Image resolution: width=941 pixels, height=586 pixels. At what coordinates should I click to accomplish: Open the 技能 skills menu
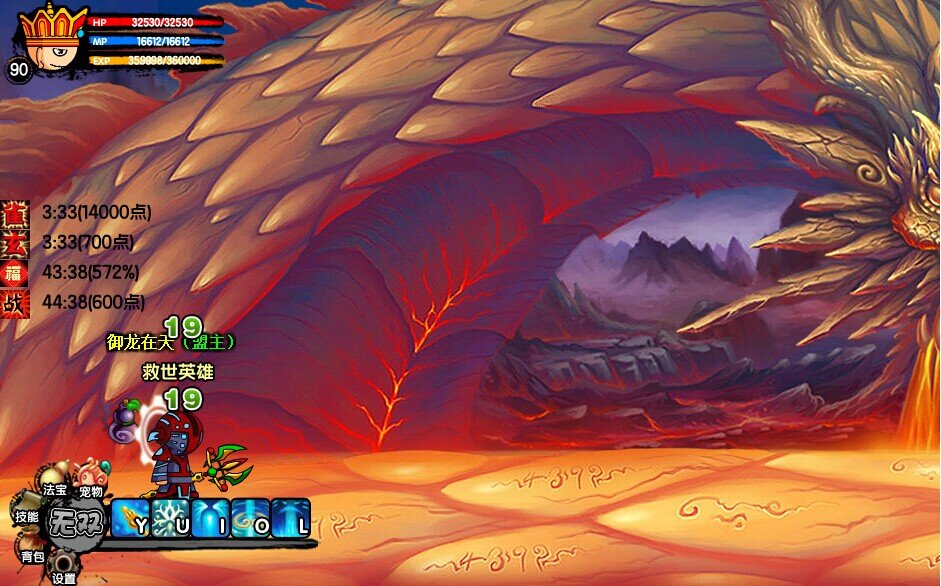click(x=27, y=516)
